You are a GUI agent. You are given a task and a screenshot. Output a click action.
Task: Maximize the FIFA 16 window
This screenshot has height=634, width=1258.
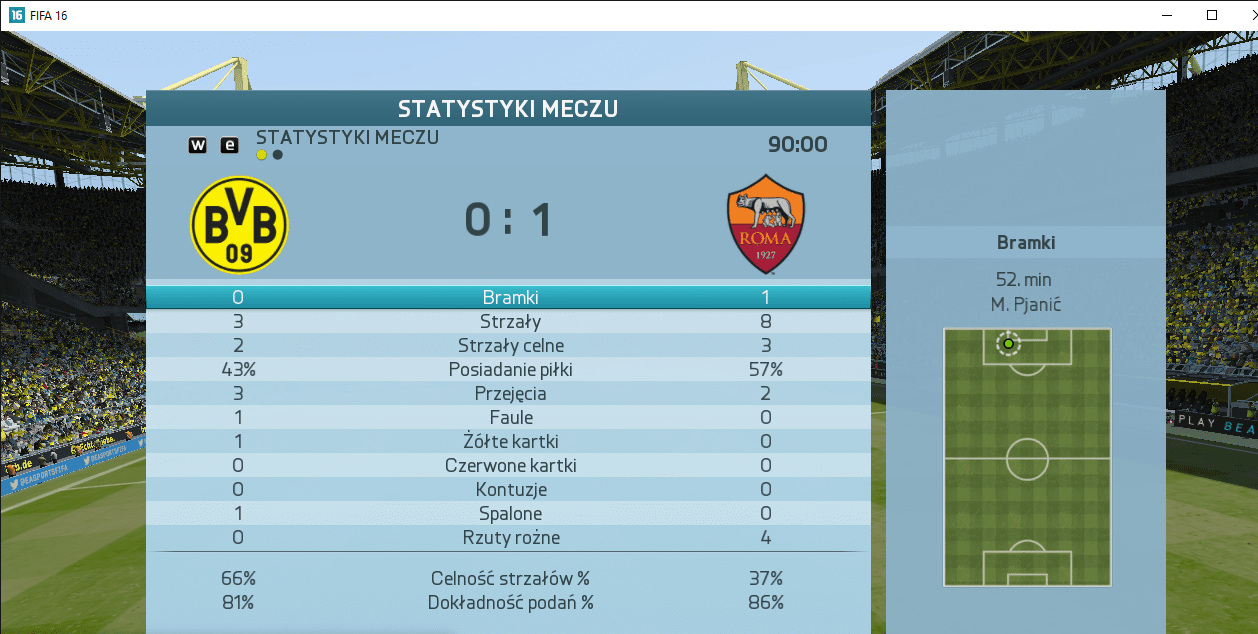[1212, 15]
